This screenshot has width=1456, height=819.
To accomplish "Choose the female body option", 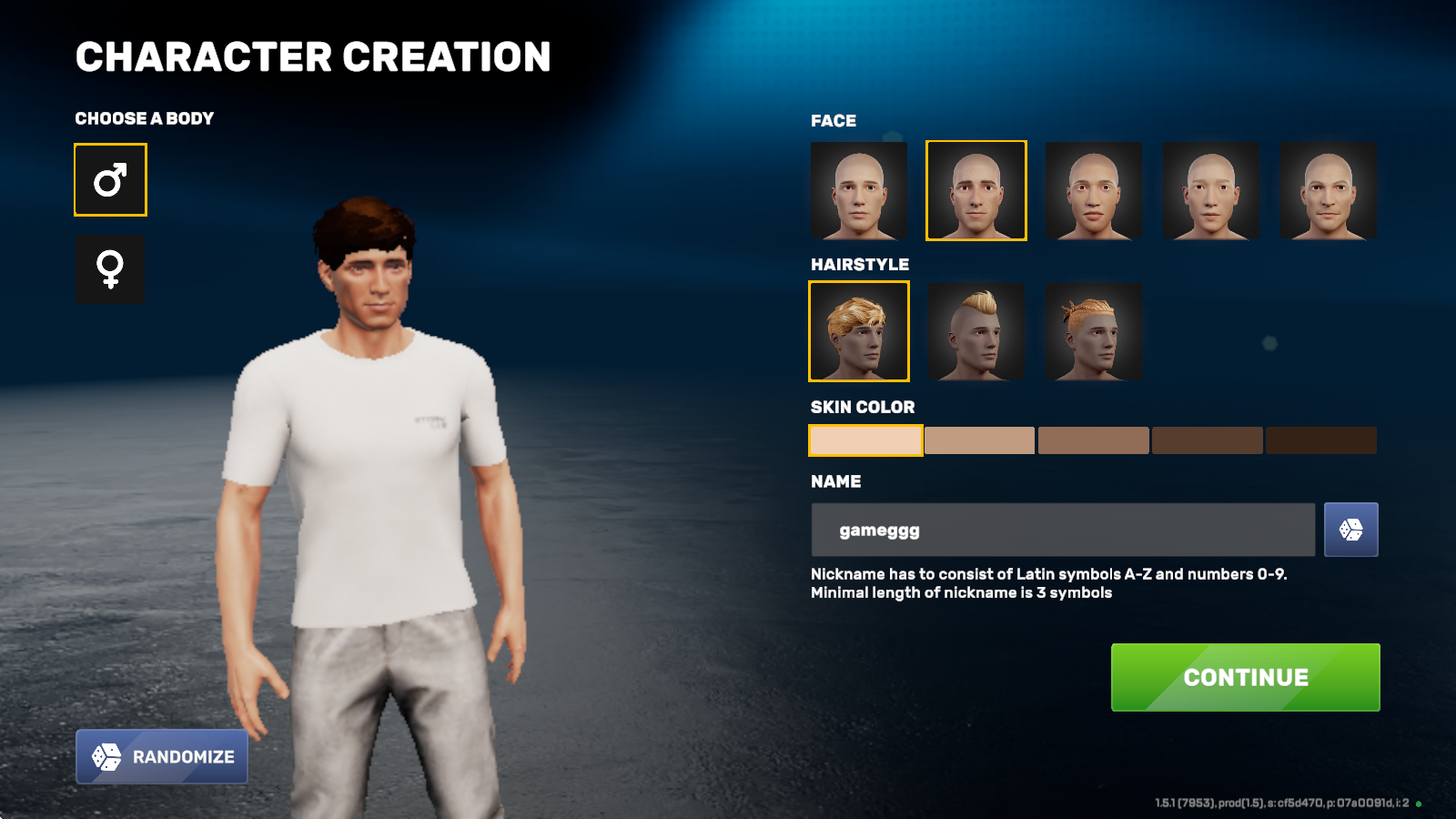I will (110, 268).
